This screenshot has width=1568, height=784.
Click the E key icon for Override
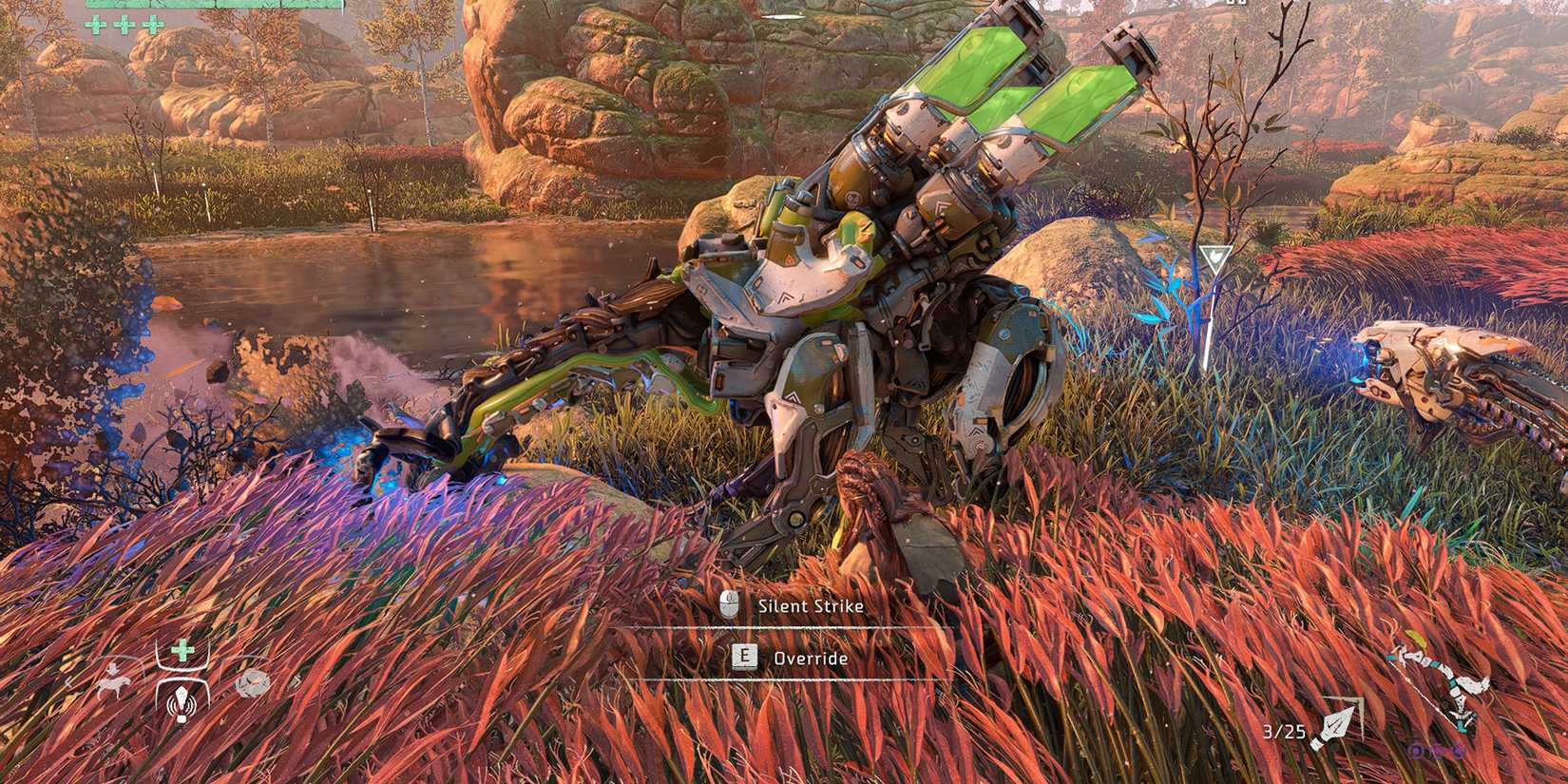click(x=746, y=657)
